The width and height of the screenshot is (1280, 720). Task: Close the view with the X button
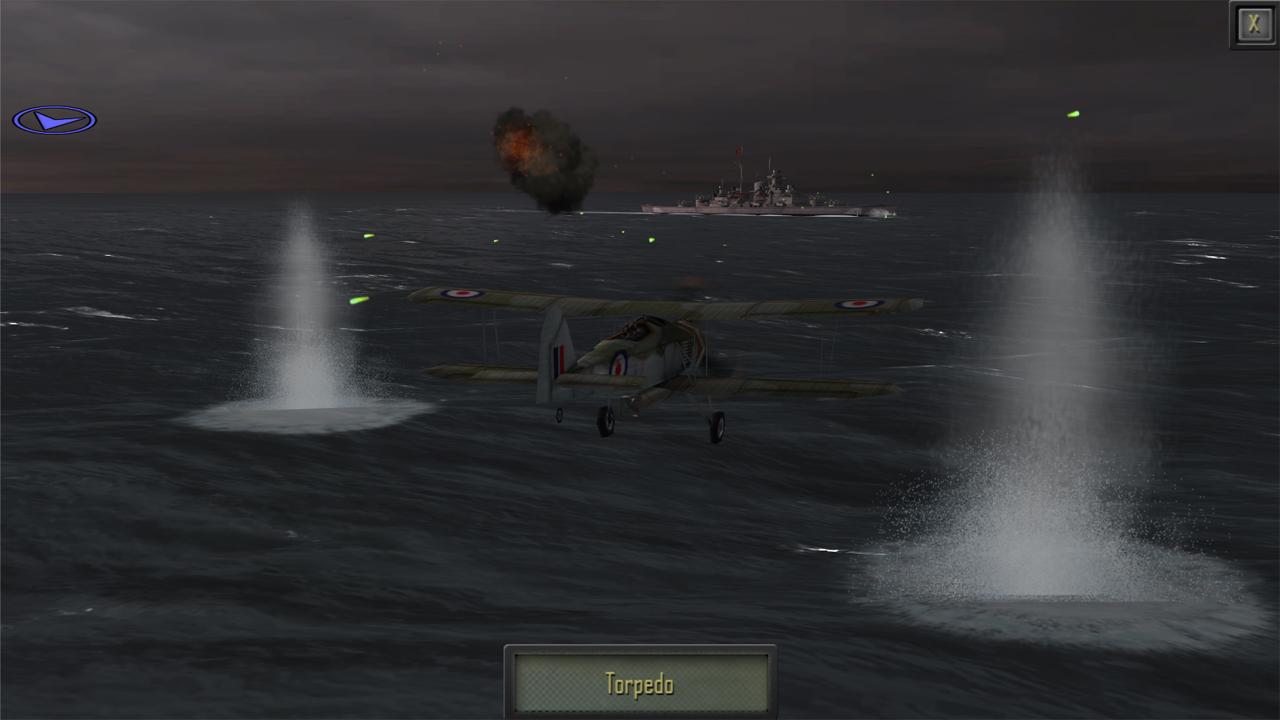click(1253, 25)
